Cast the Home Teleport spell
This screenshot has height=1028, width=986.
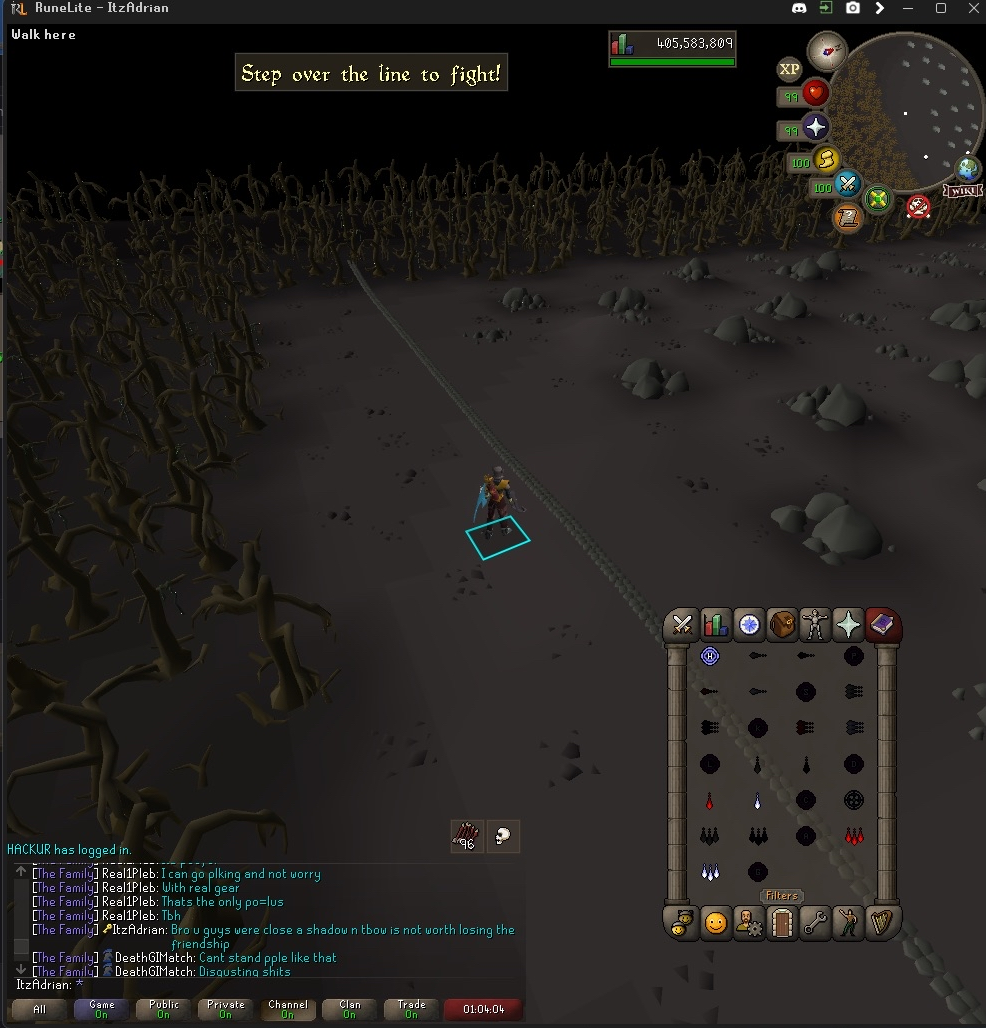(710, 656)
